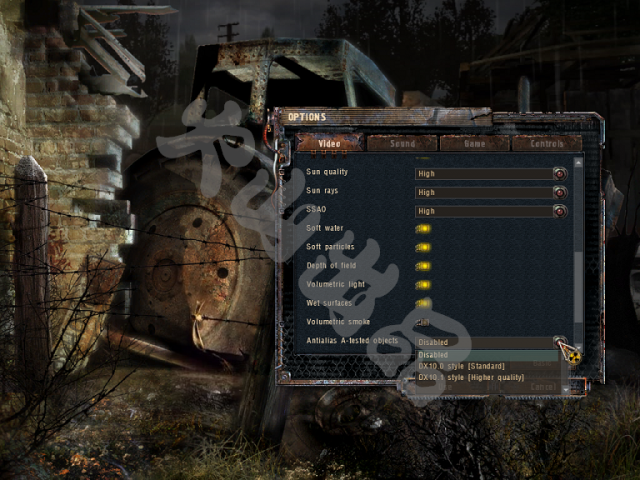Enable Volumetric smoke
The width and height of the screenshot is (640, 480).
pos(423,322)
